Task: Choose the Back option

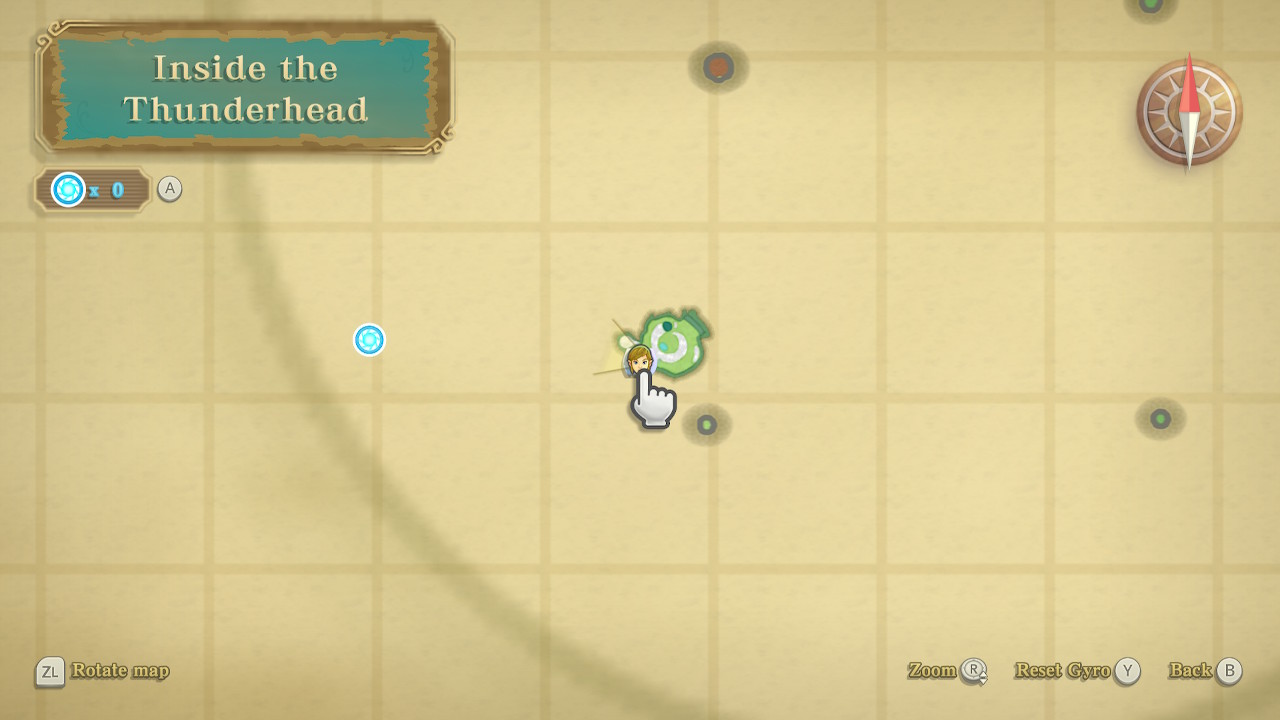Action: tap(1205, 671)
